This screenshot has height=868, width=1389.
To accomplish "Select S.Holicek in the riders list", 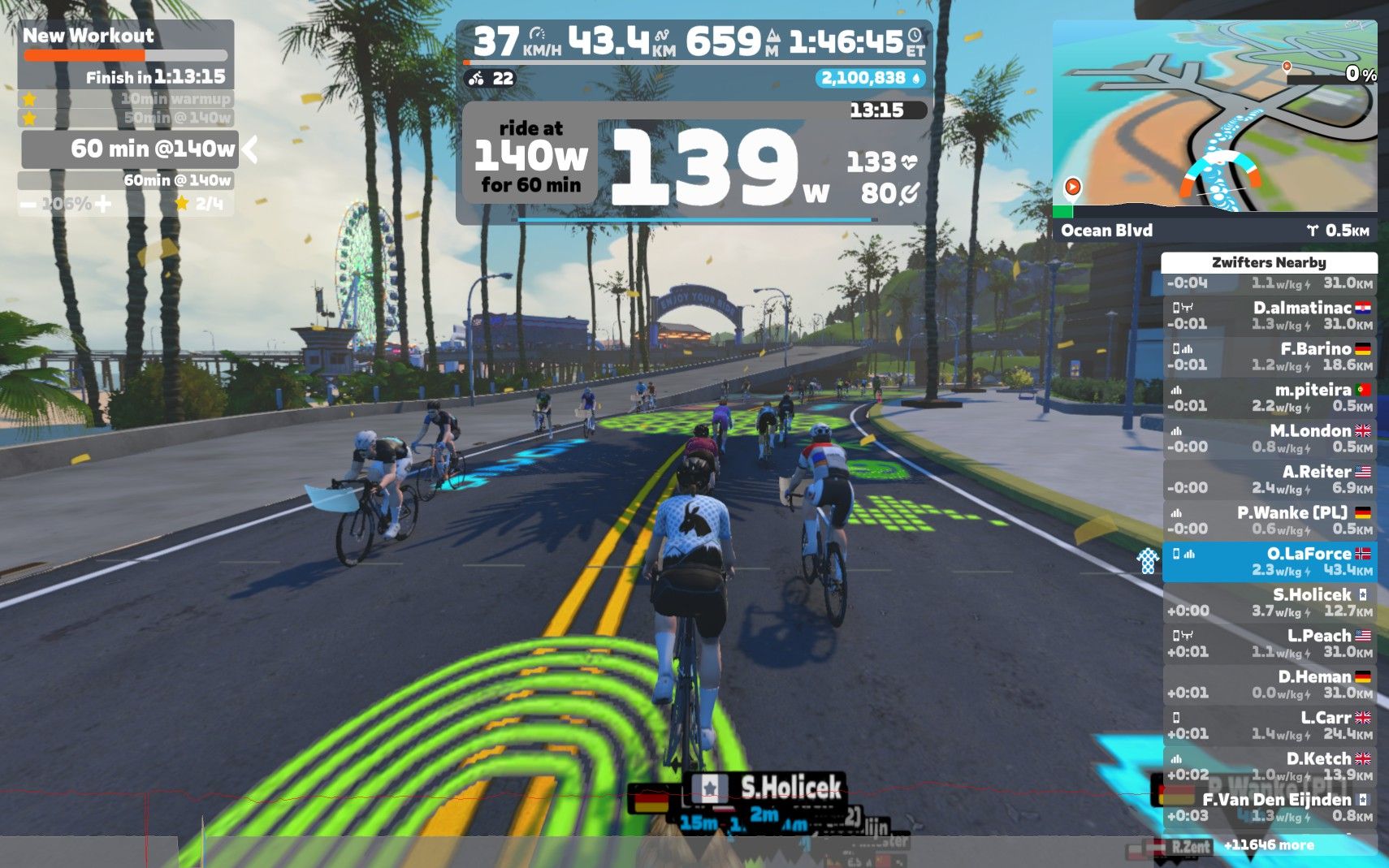I will tap(1270, 602).
